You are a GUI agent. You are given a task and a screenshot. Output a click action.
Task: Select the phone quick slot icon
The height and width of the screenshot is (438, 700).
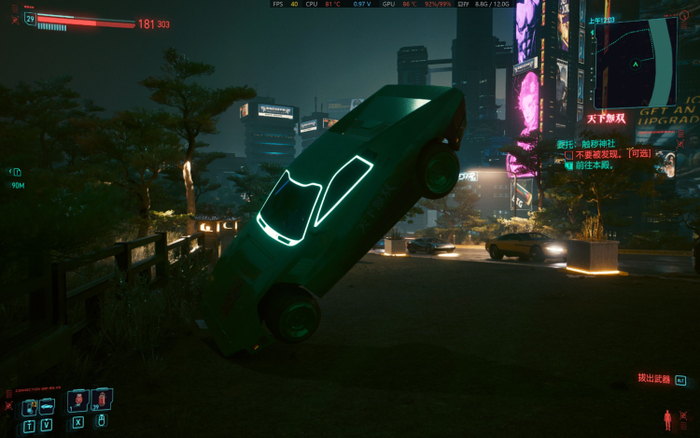[29, 406]
